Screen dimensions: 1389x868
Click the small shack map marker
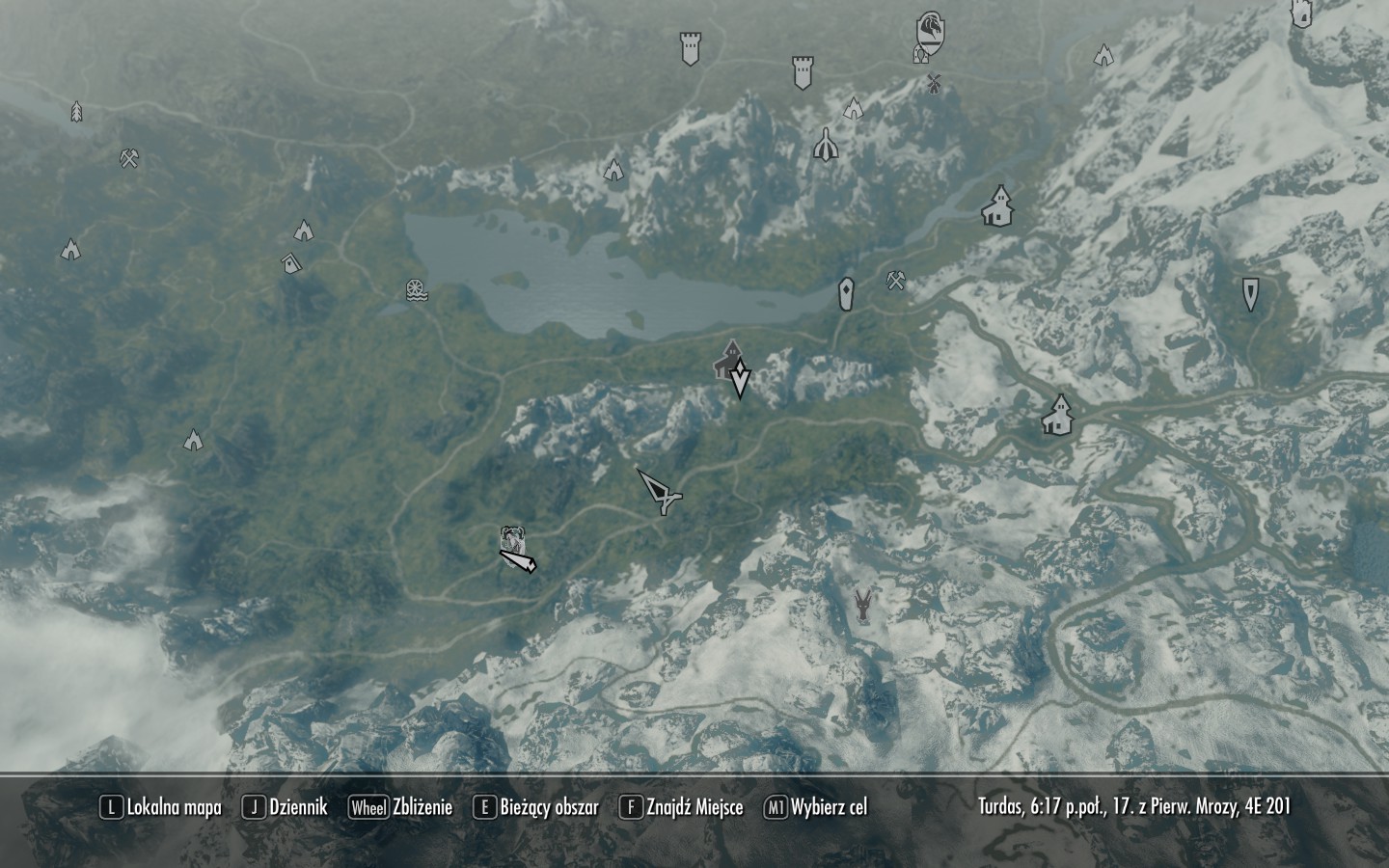[289, 262]
